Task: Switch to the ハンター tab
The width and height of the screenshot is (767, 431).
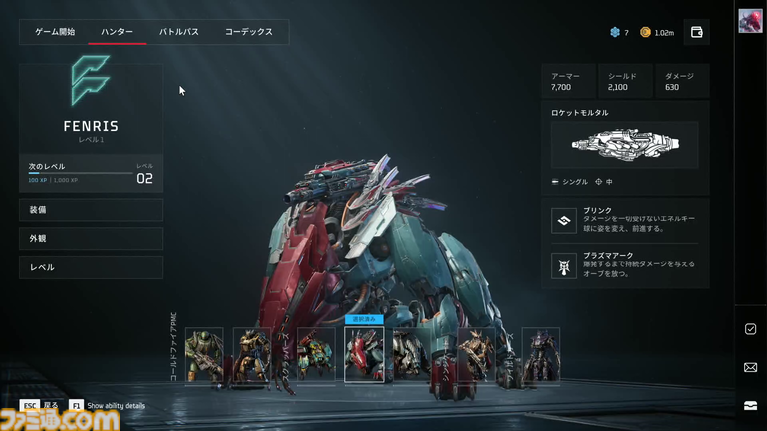Action: coord(117,32)
